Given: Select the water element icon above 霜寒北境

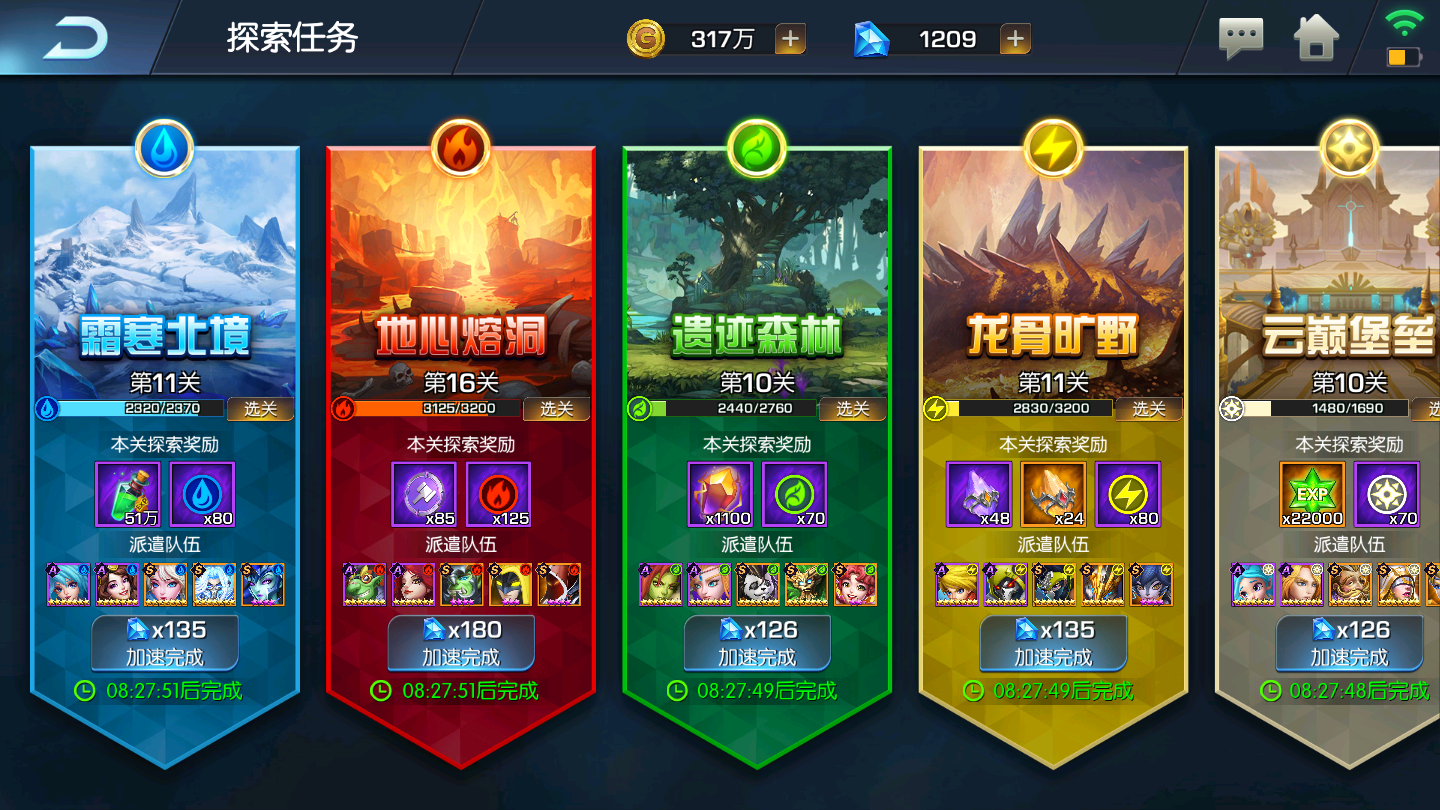Looking at the screenshot, I should 164,147.
